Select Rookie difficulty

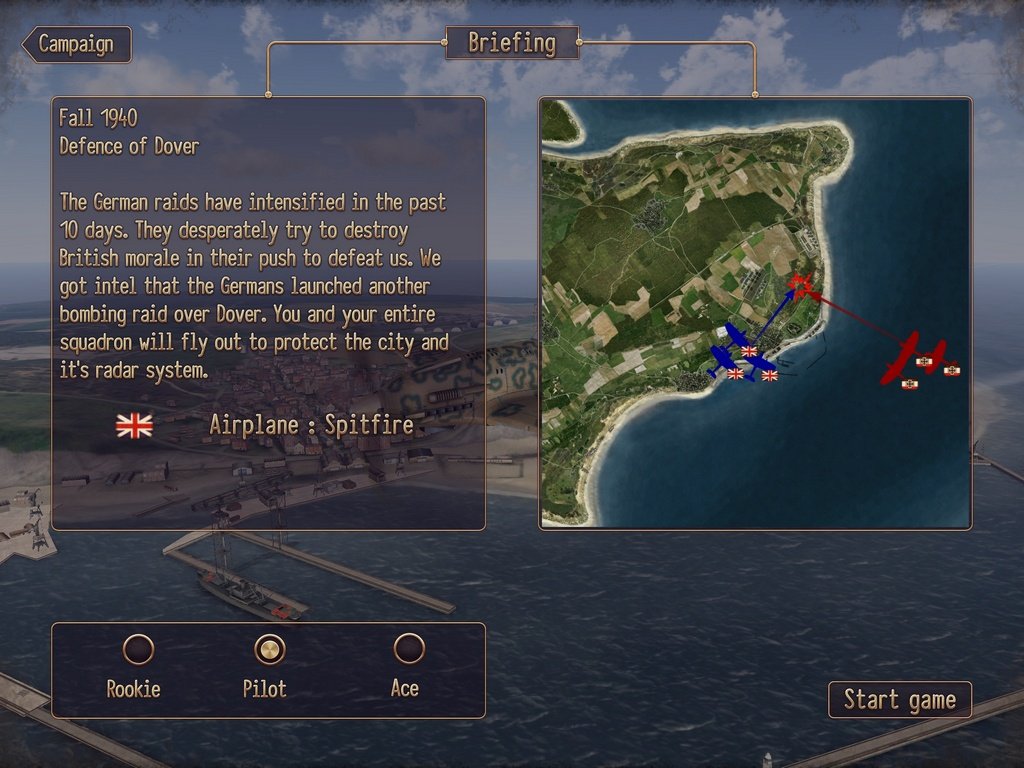pos(138,650)
